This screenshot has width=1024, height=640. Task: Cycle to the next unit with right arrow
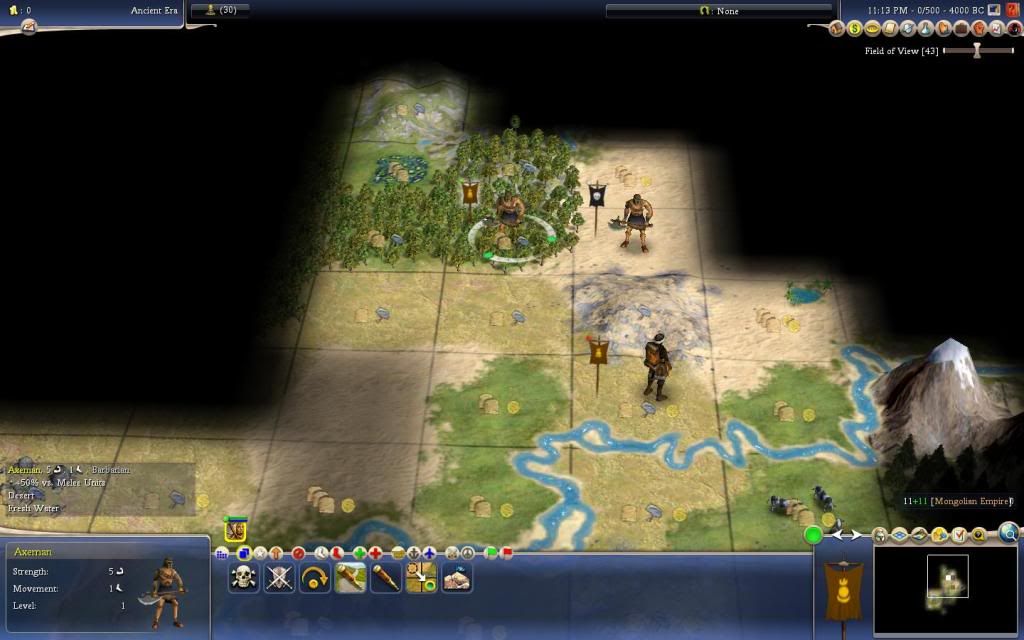click(856, 535)
